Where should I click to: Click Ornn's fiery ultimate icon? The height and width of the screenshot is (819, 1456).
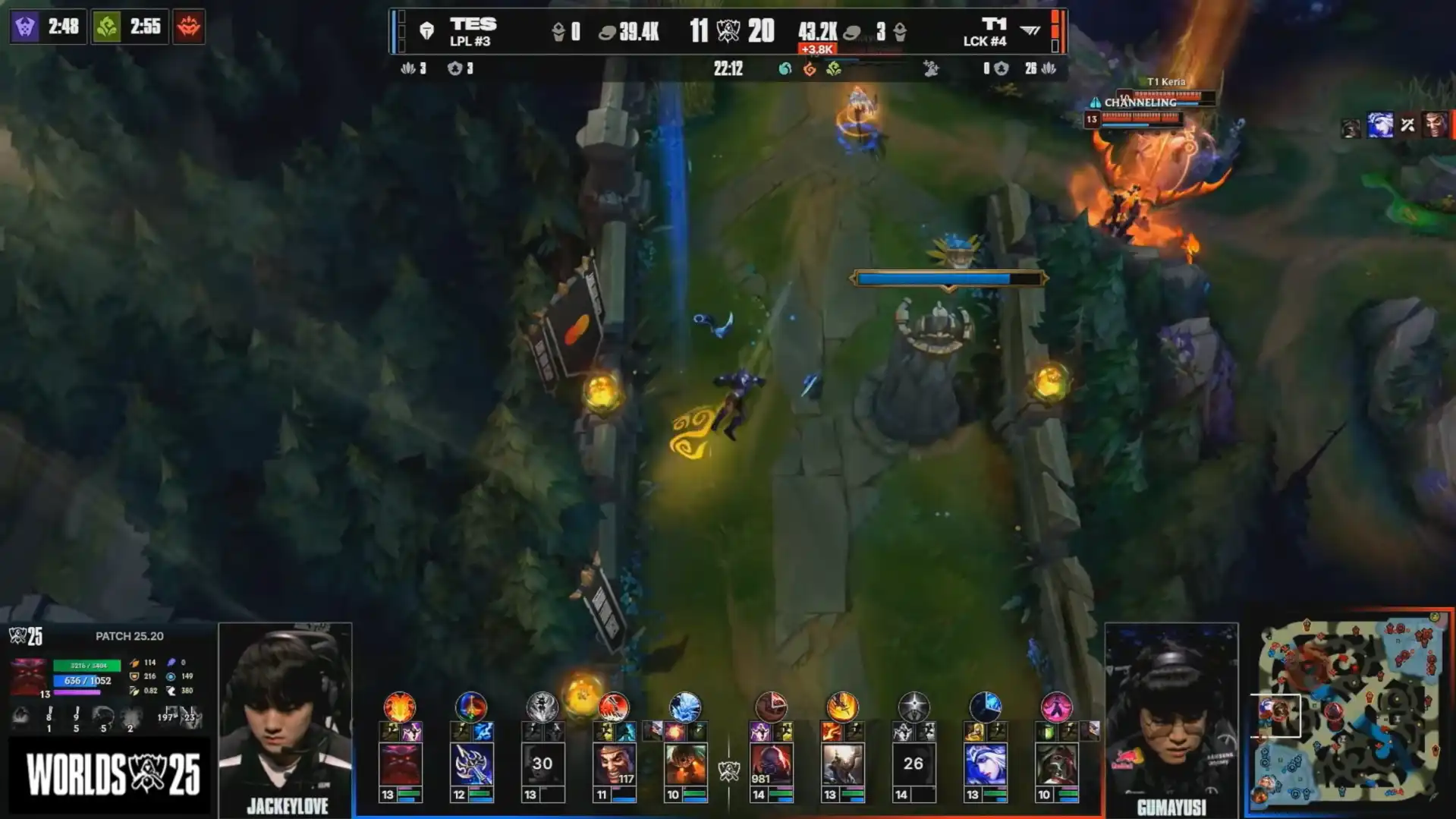click(x=400, y=707)
